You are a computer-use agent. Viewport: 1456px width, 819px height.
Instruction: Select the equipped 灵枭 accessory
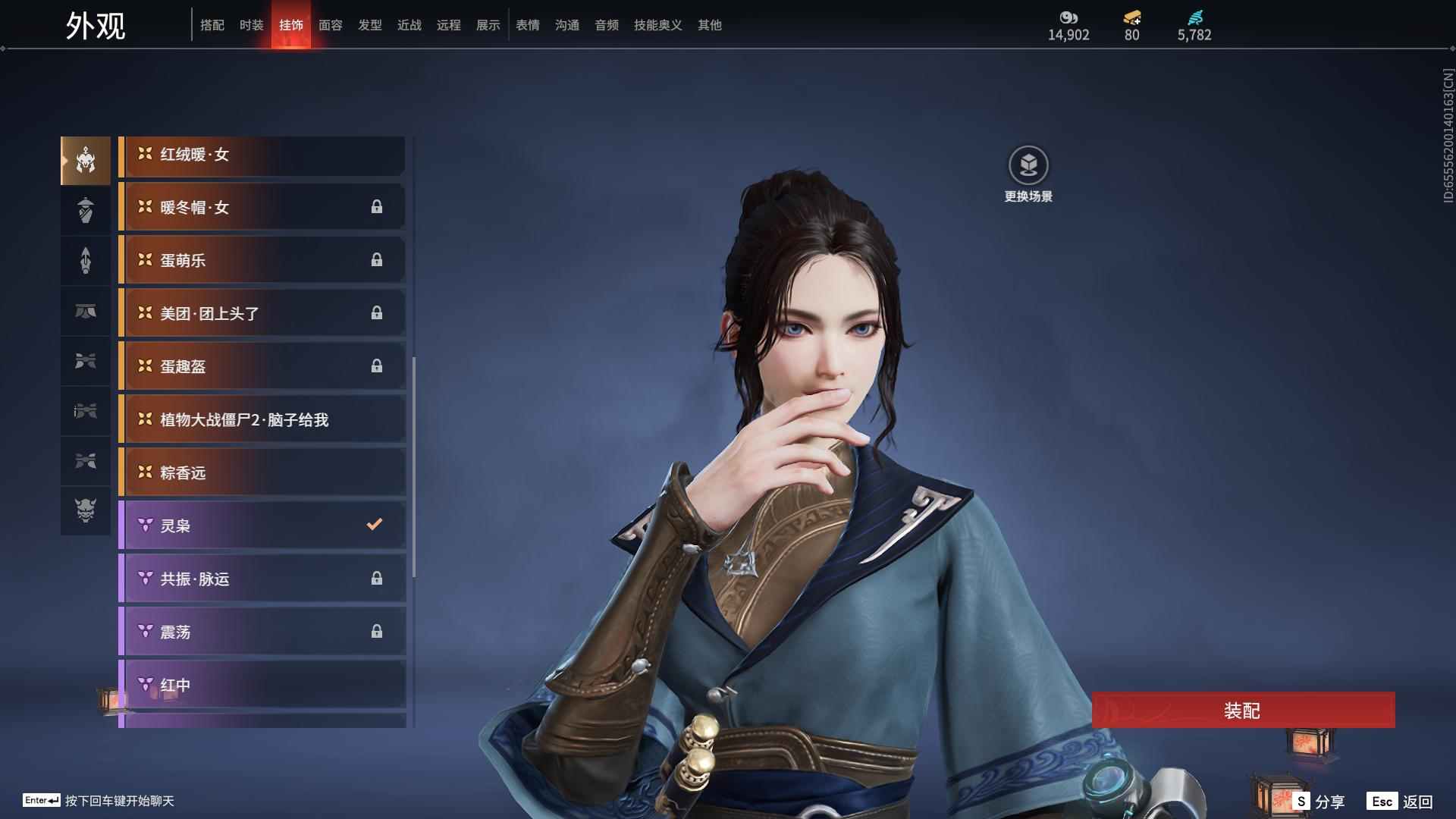(x=262, y=526)
